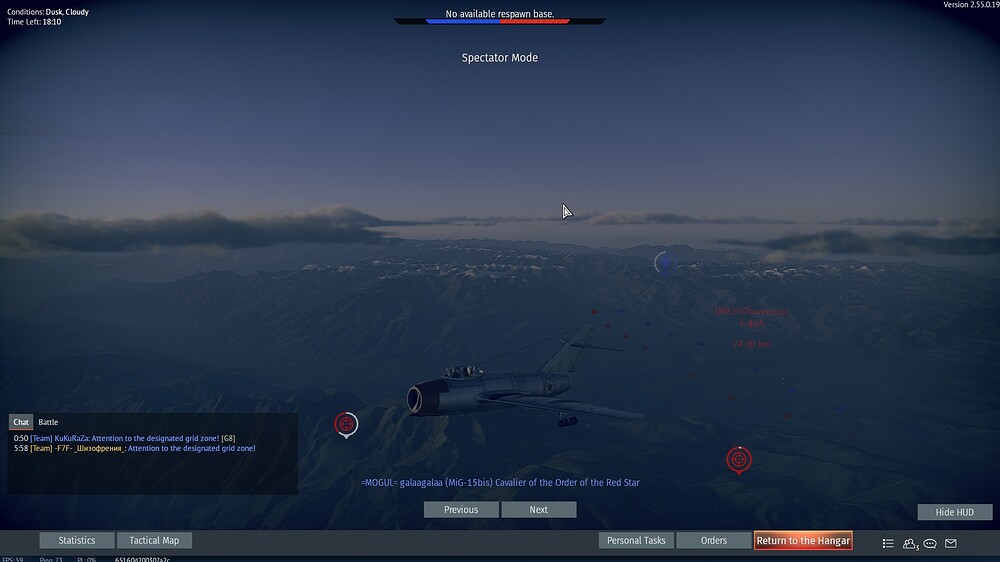This screenshot has height=562, width=1000.
Task: Spectate the previous player
Action: [x=461, y=510]
